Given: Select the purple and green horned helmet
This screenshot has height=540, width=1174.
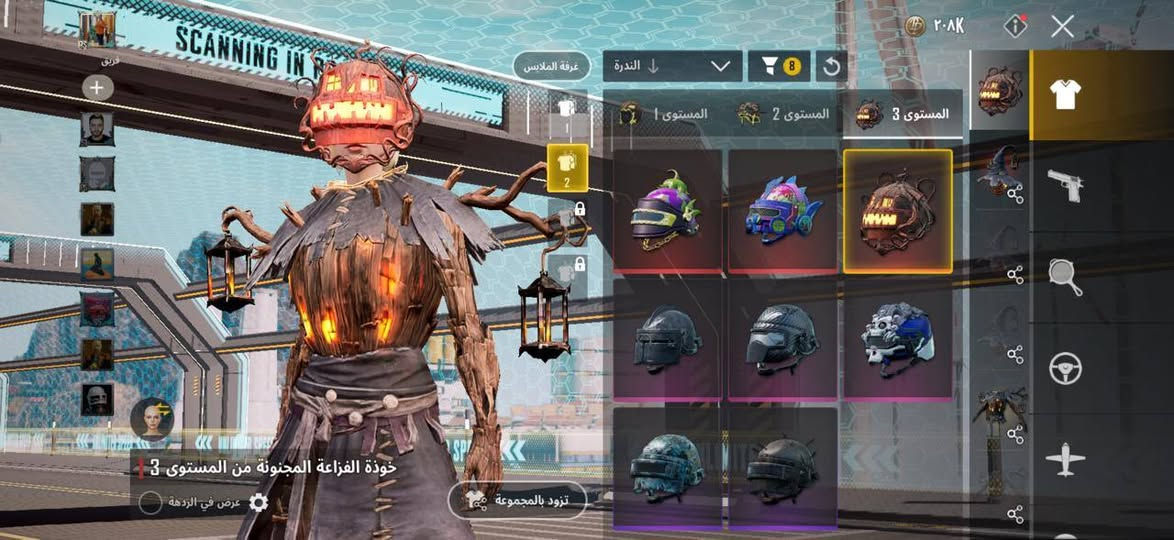Looking at the screenshot, I should point(667,211).
